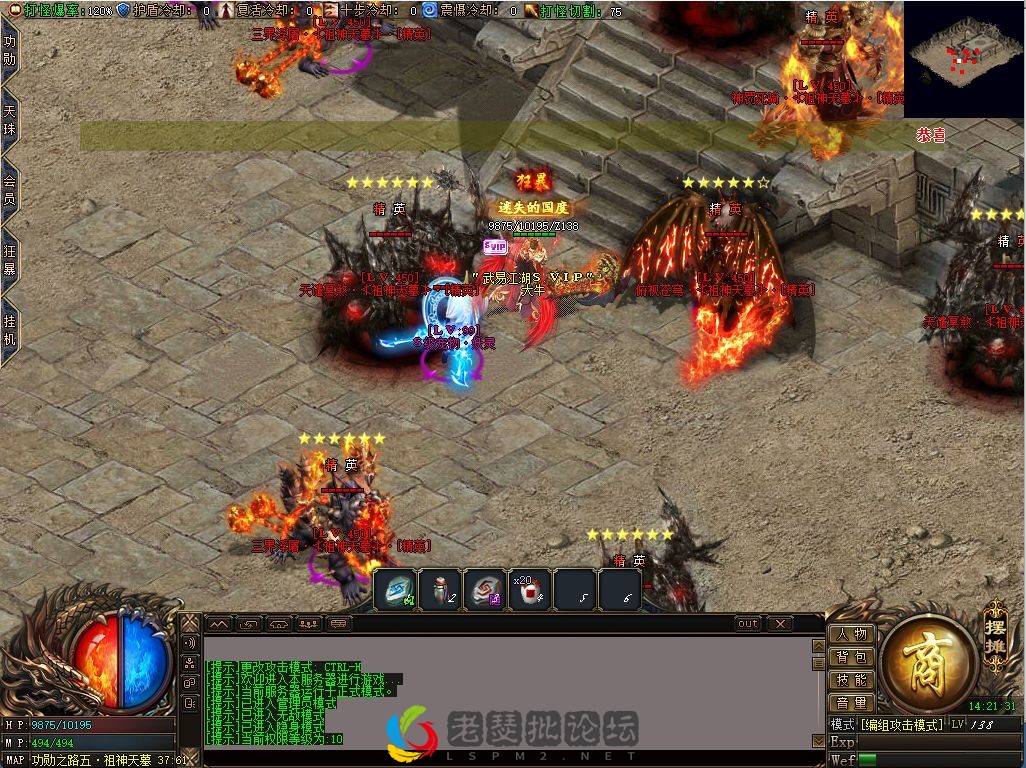The width and height of the screenshot is (1026, 768).
Task: Open the 音量 sound button
Action: coord(851,703)
